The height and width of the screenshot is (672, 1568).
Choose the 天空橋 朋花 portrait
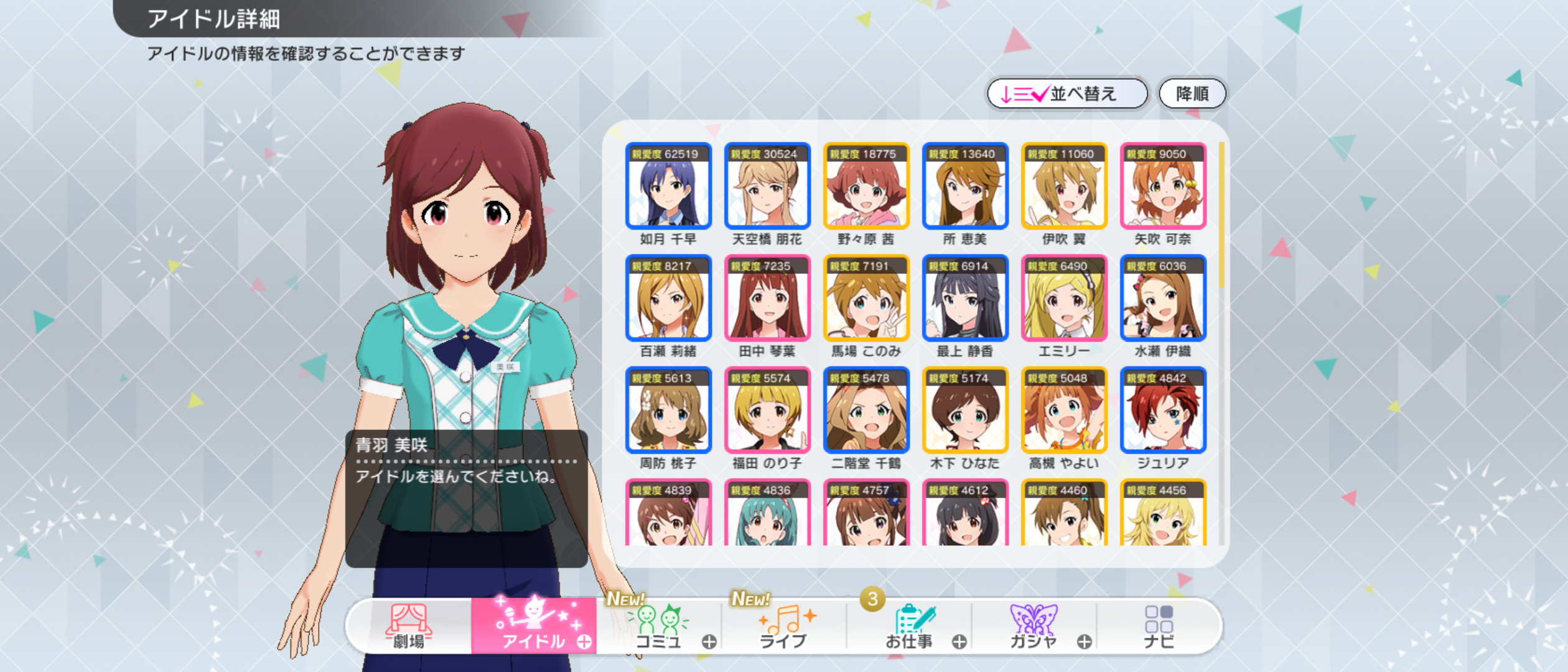[x=767, y=186]
